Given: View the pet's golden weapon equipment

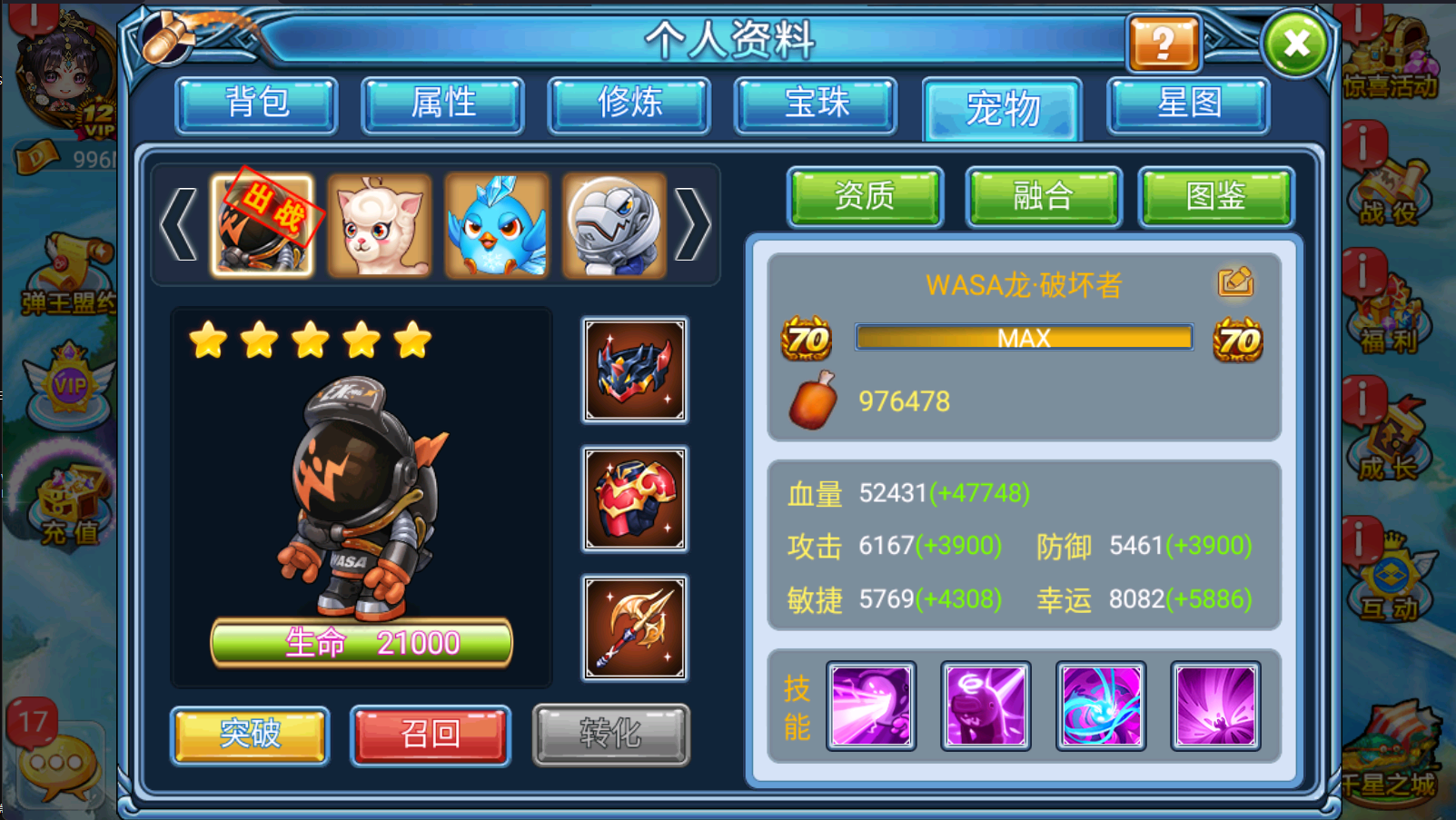Looking at the screenshot, I should pos(634,626).
